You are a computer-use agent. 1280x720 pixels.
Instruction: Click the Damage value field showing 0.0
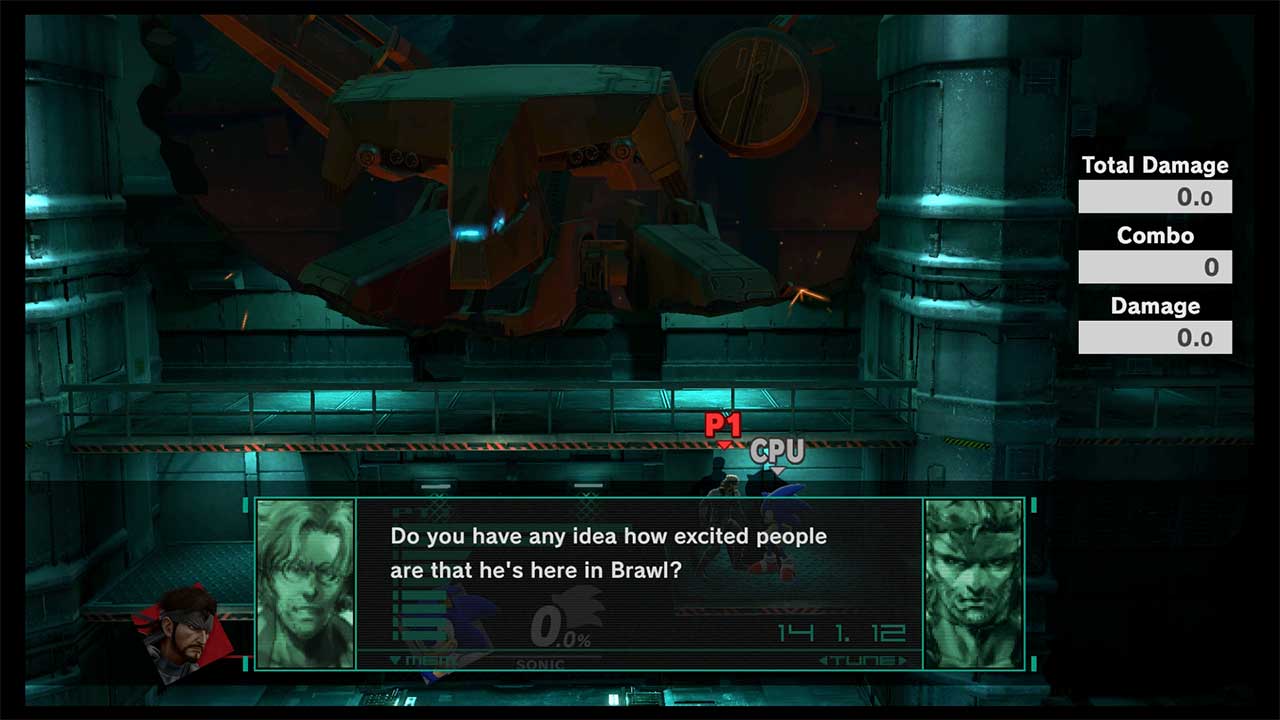(x=1155, y=337)
